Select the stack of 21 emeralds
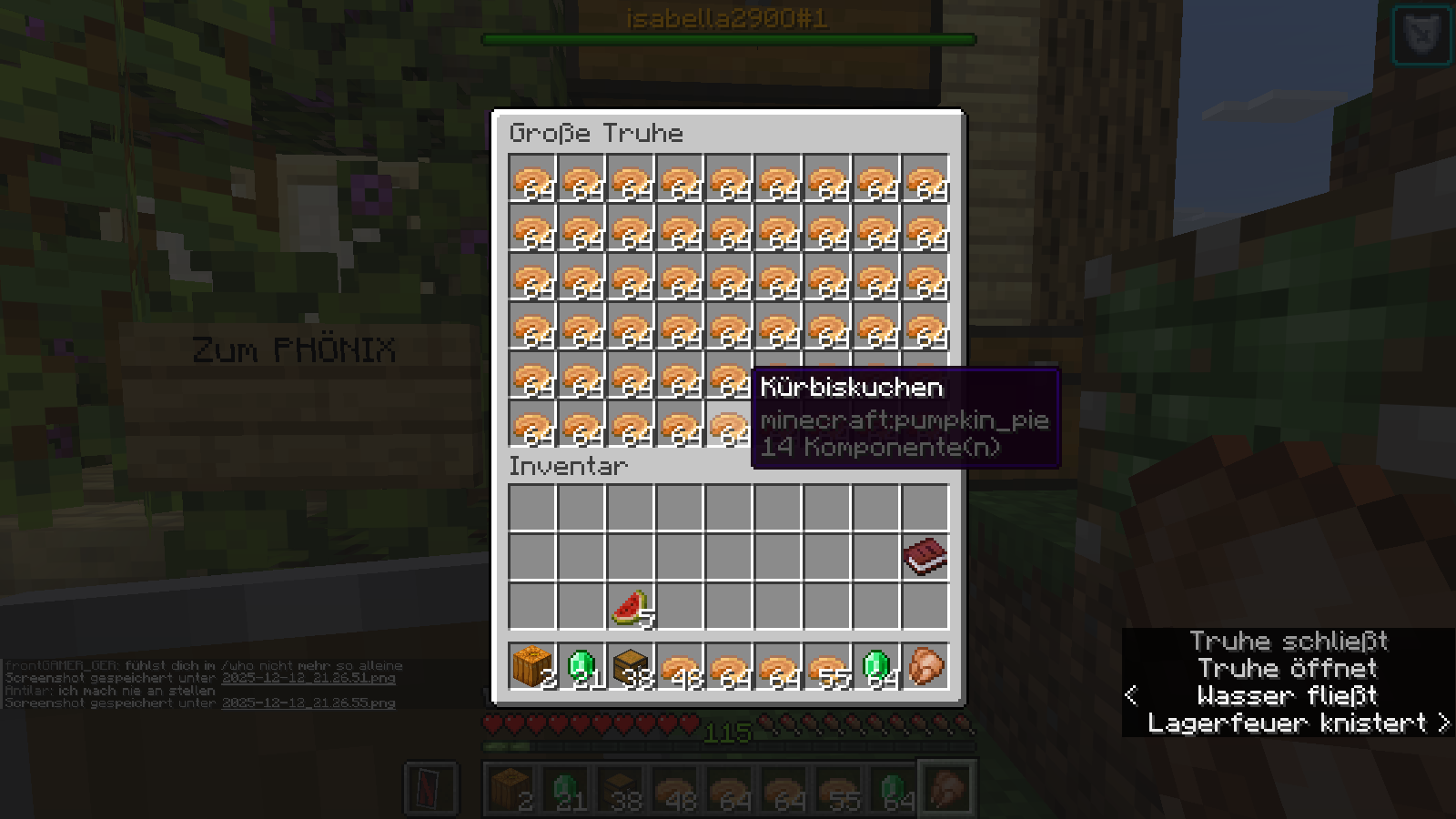The image size is (1456, 819). tap(581, 667)
